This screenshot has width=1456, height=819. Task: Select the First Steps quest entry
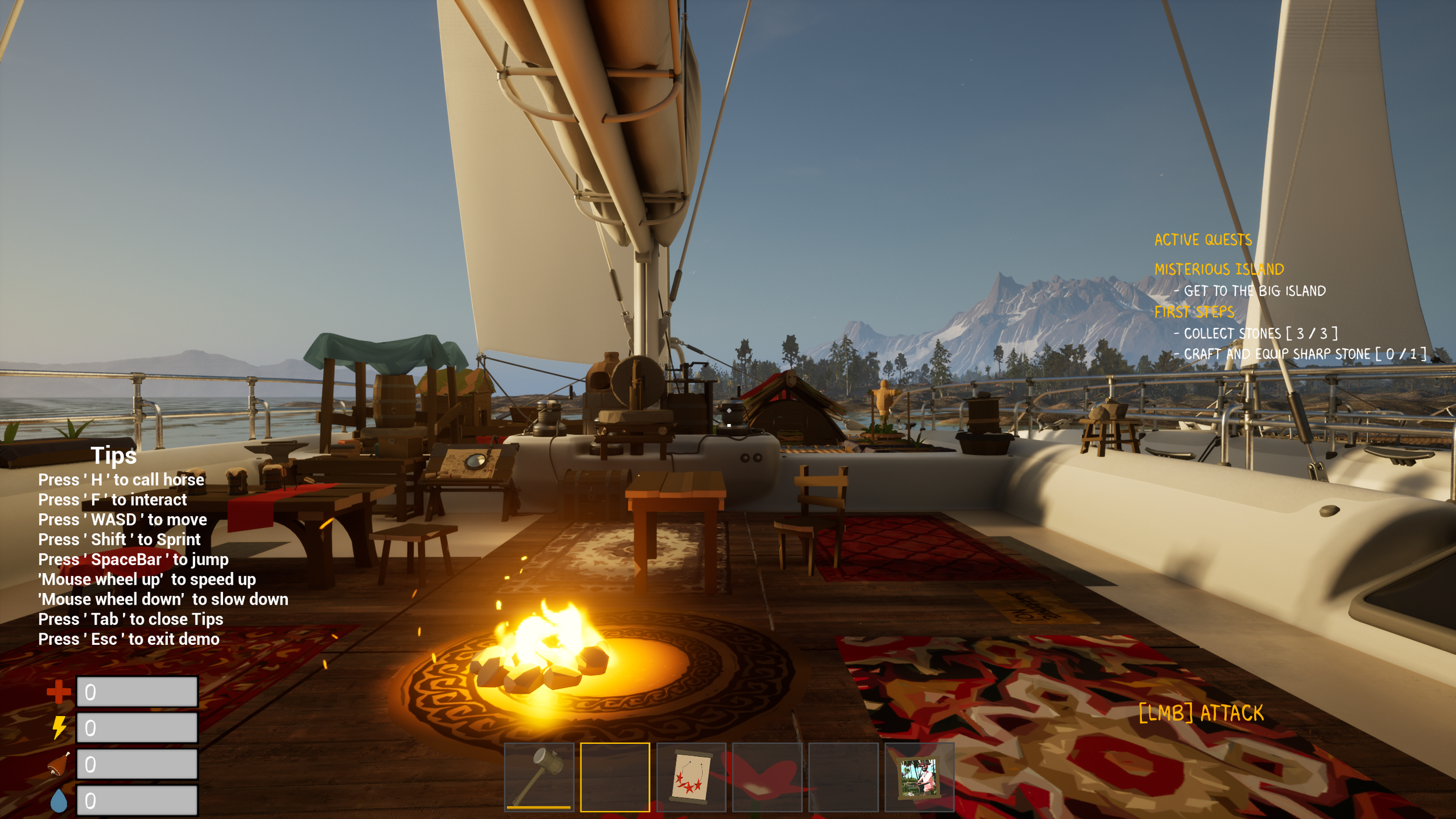point(1194,312)
